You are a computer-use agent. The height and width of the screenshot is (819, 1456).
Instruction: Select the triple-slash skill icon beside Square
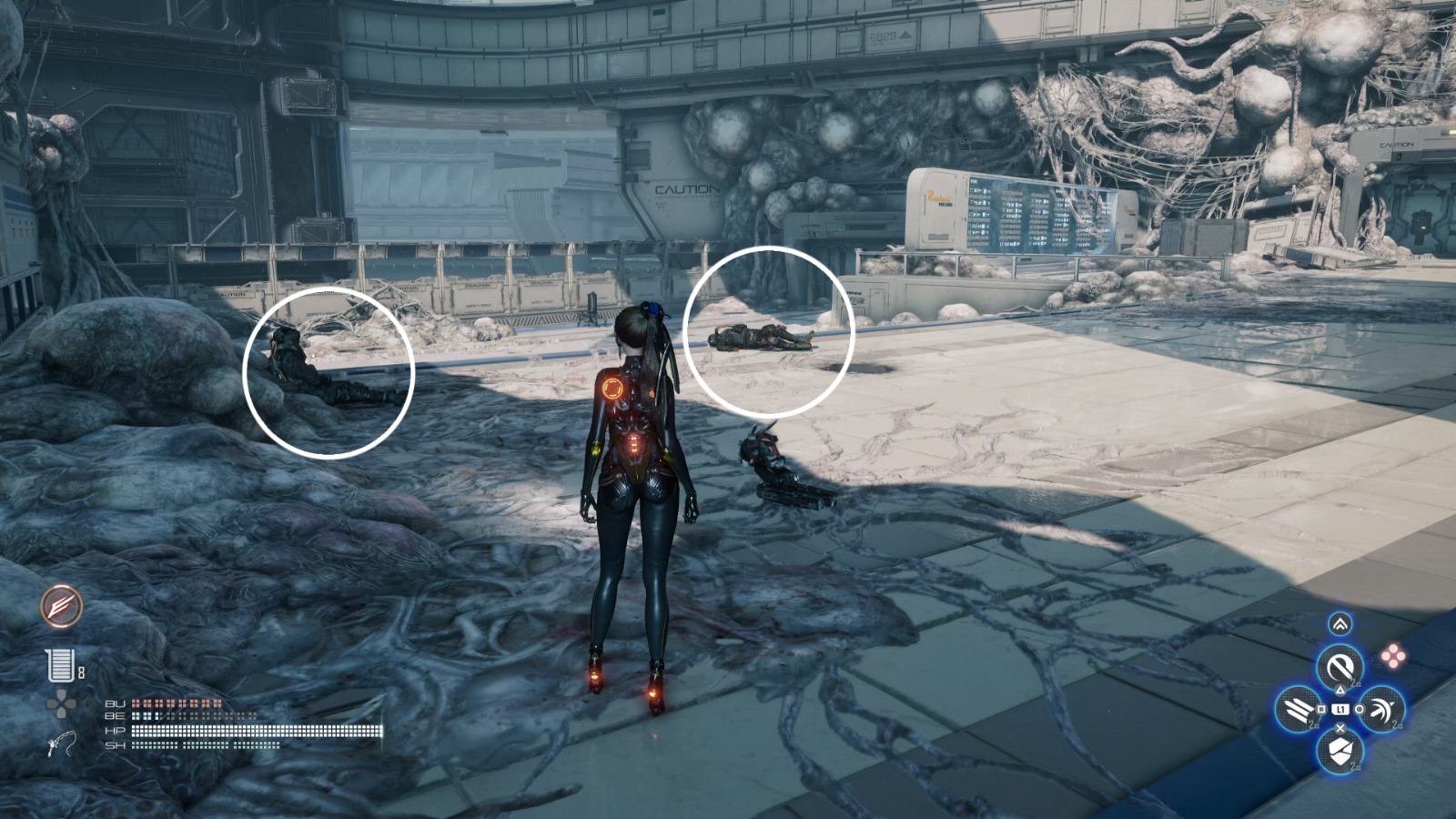1296,709
